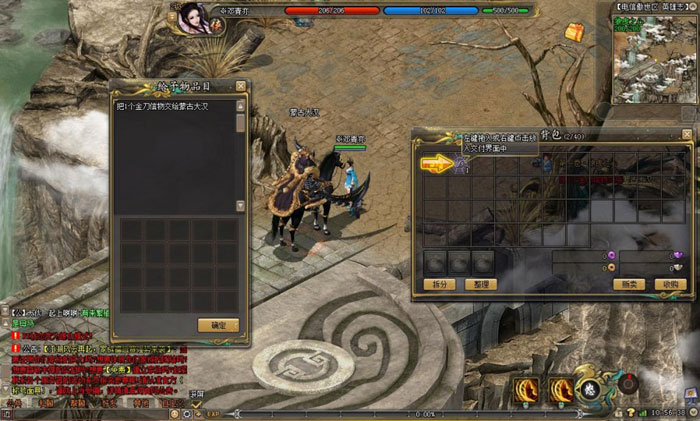Screen dimensions: 700x421
Task: Select the purple item in the backpack
Action: point(462,162)
